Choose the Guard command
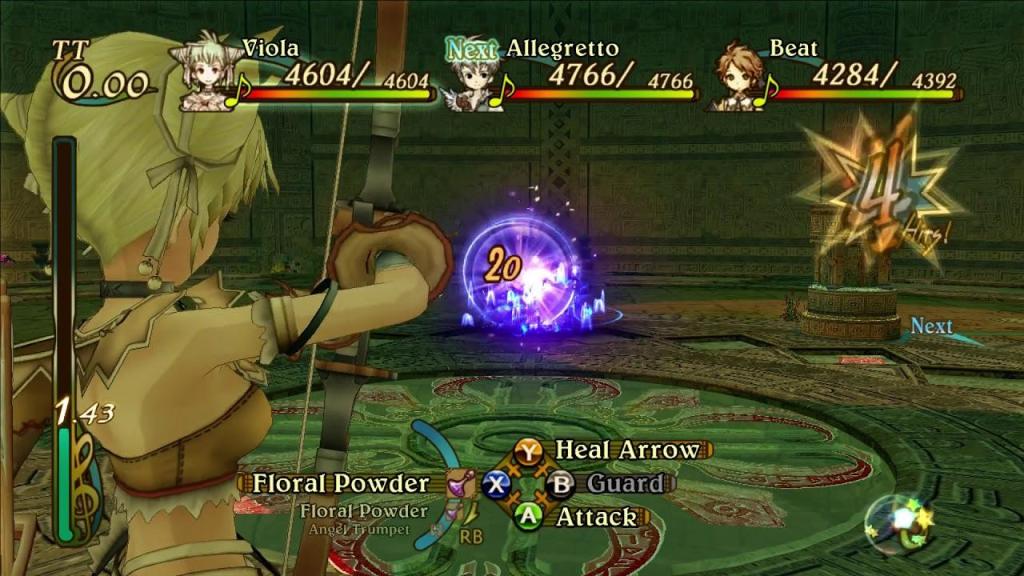The height and width of the screenshot is (576, 1024). 624,484
